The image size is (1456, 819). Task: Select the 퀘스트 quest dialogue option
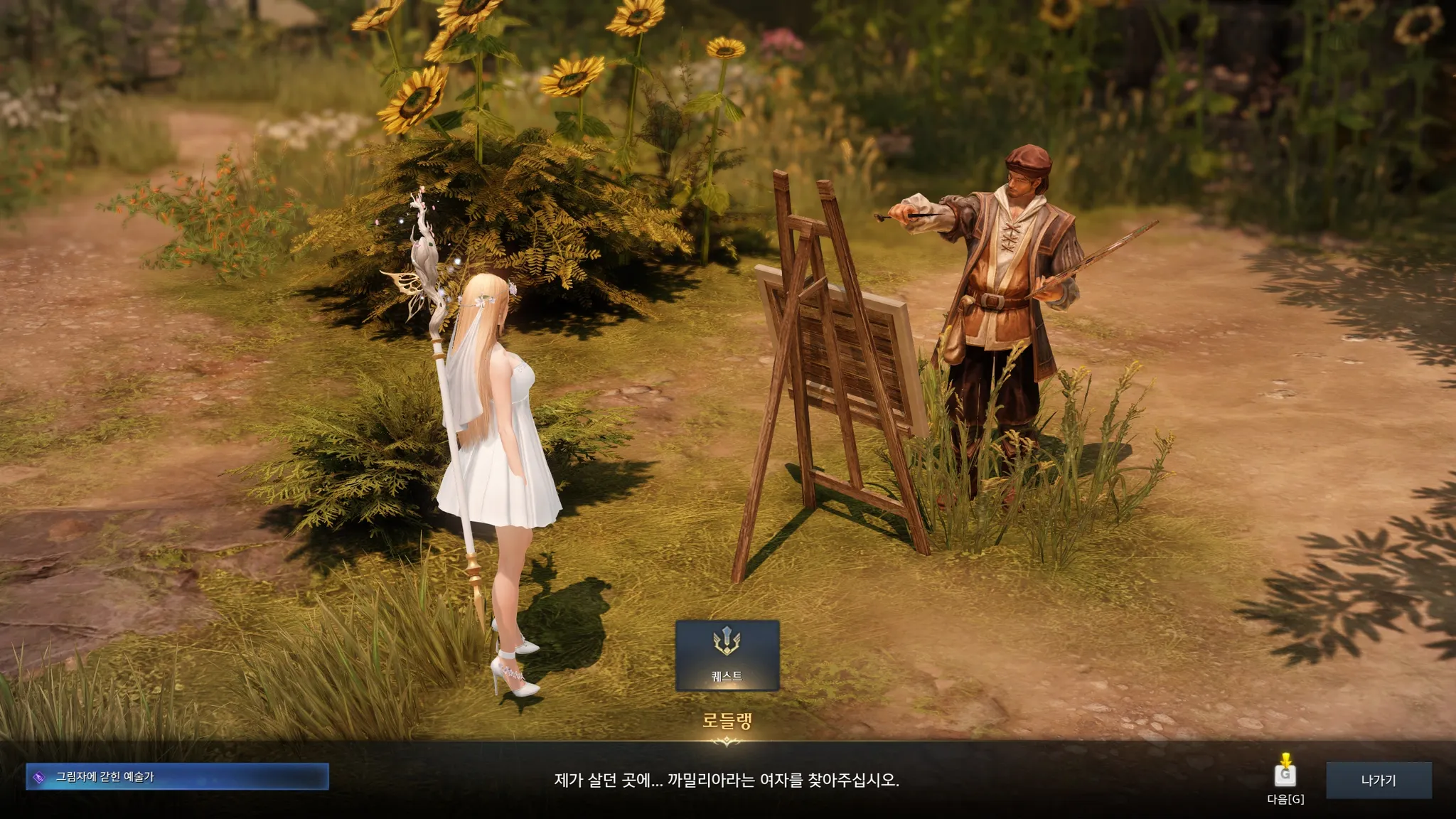pyautogui.click(x=727, y=655)
